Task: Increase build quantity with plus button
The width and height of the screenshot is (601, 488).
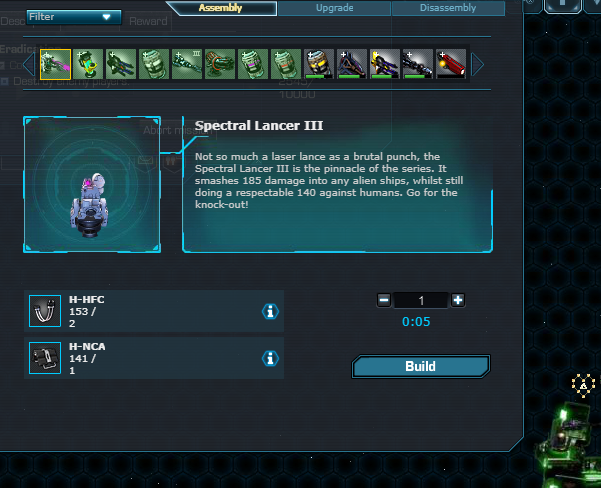Action: (458, 300)
